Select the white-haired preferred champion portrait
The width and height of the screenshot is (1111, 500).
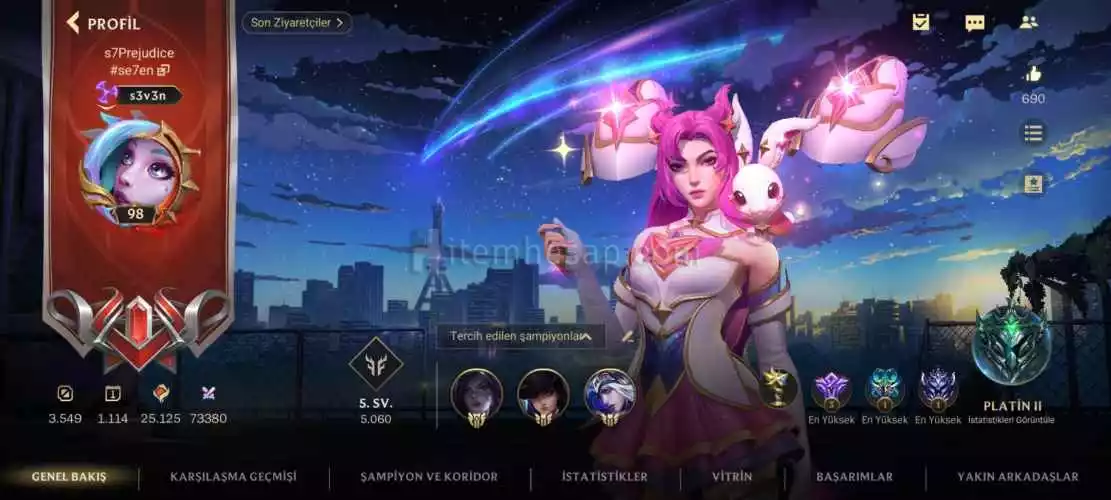click(609, 393)
